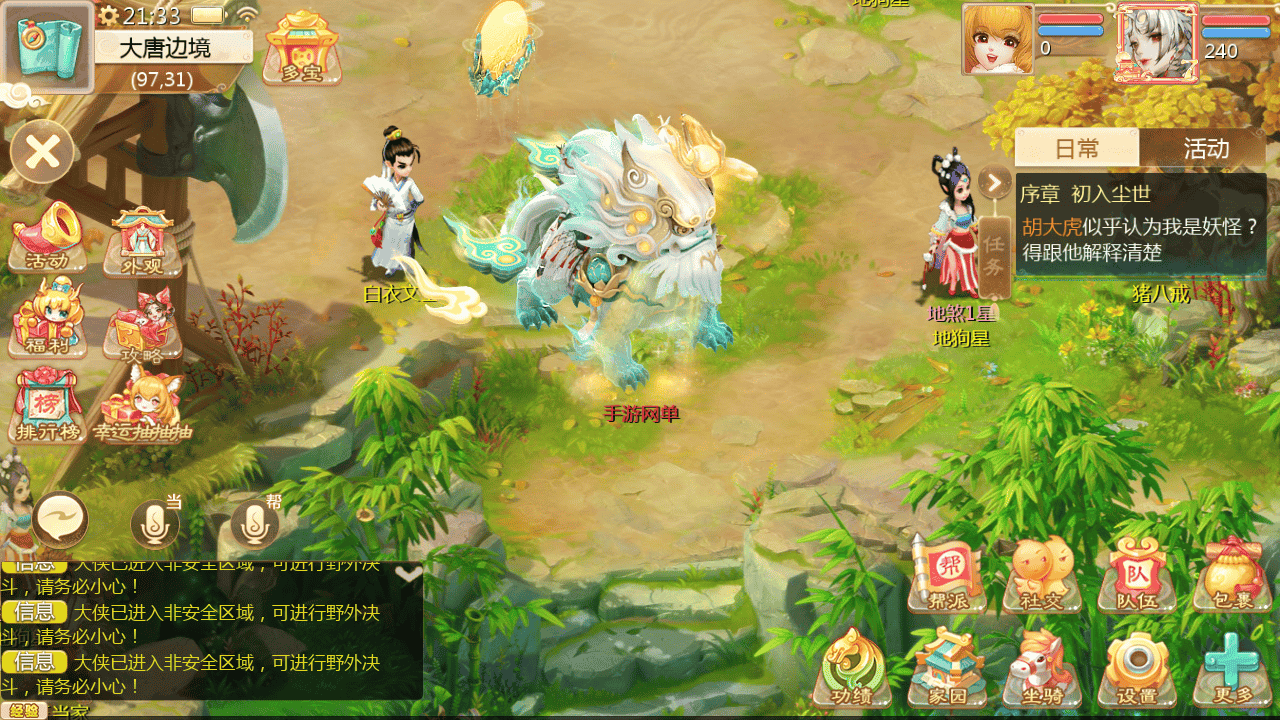
Task: Switch to the 日常 daily tab
Action: 1077,149
